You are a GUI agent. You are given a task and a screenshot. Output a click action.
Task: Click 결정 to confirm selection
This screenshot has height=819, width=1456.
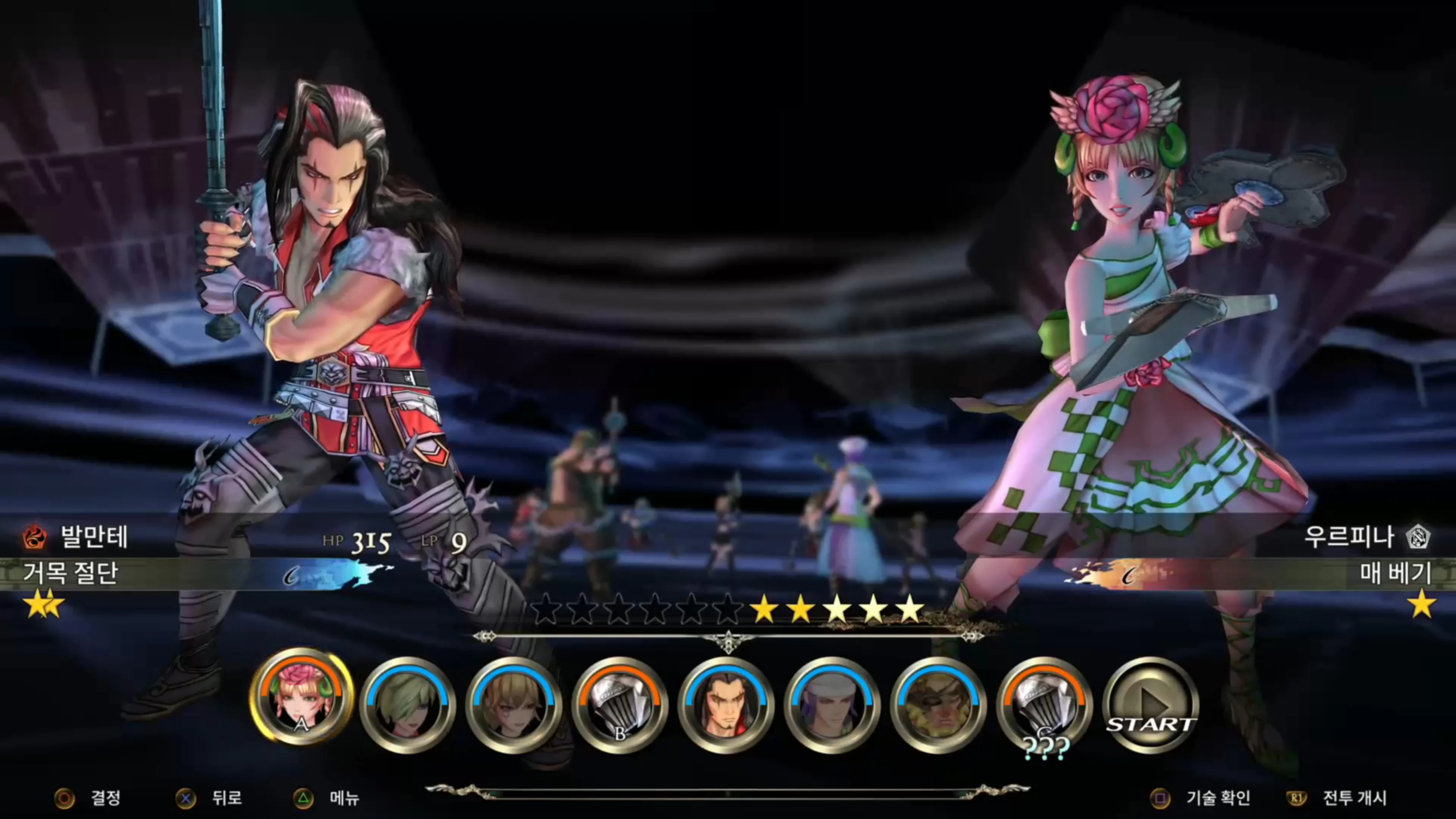(x=105, y=797)
